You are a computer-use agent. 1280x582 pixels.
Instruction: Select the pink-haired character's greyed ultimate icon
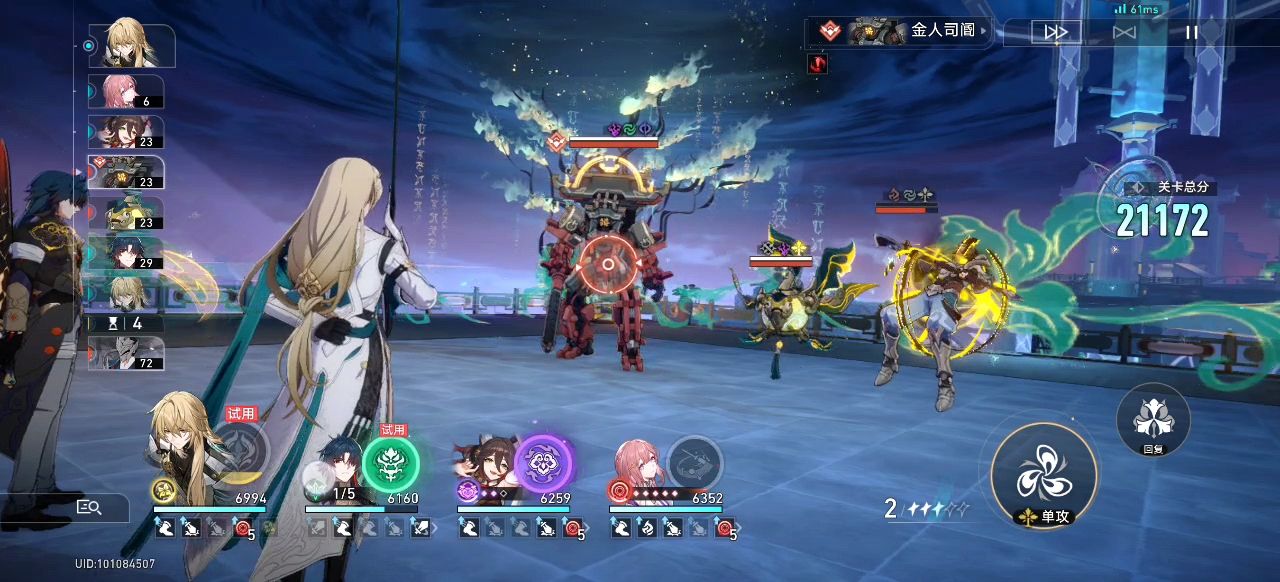[694, 462]
